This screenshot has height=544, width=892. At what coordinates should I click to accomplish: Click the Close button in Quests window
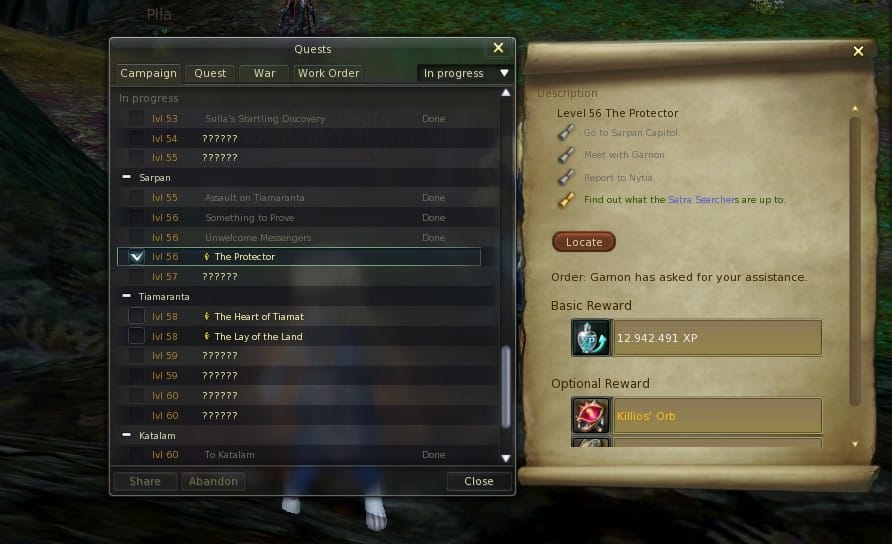(x=479, y=481)
